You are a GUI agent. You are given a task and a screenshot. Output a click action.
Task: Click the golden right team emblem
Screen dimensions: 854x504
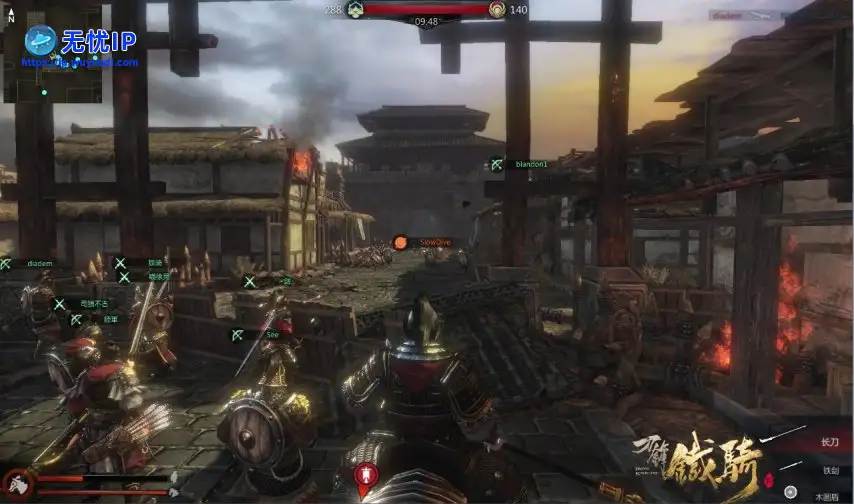[497, 9]
